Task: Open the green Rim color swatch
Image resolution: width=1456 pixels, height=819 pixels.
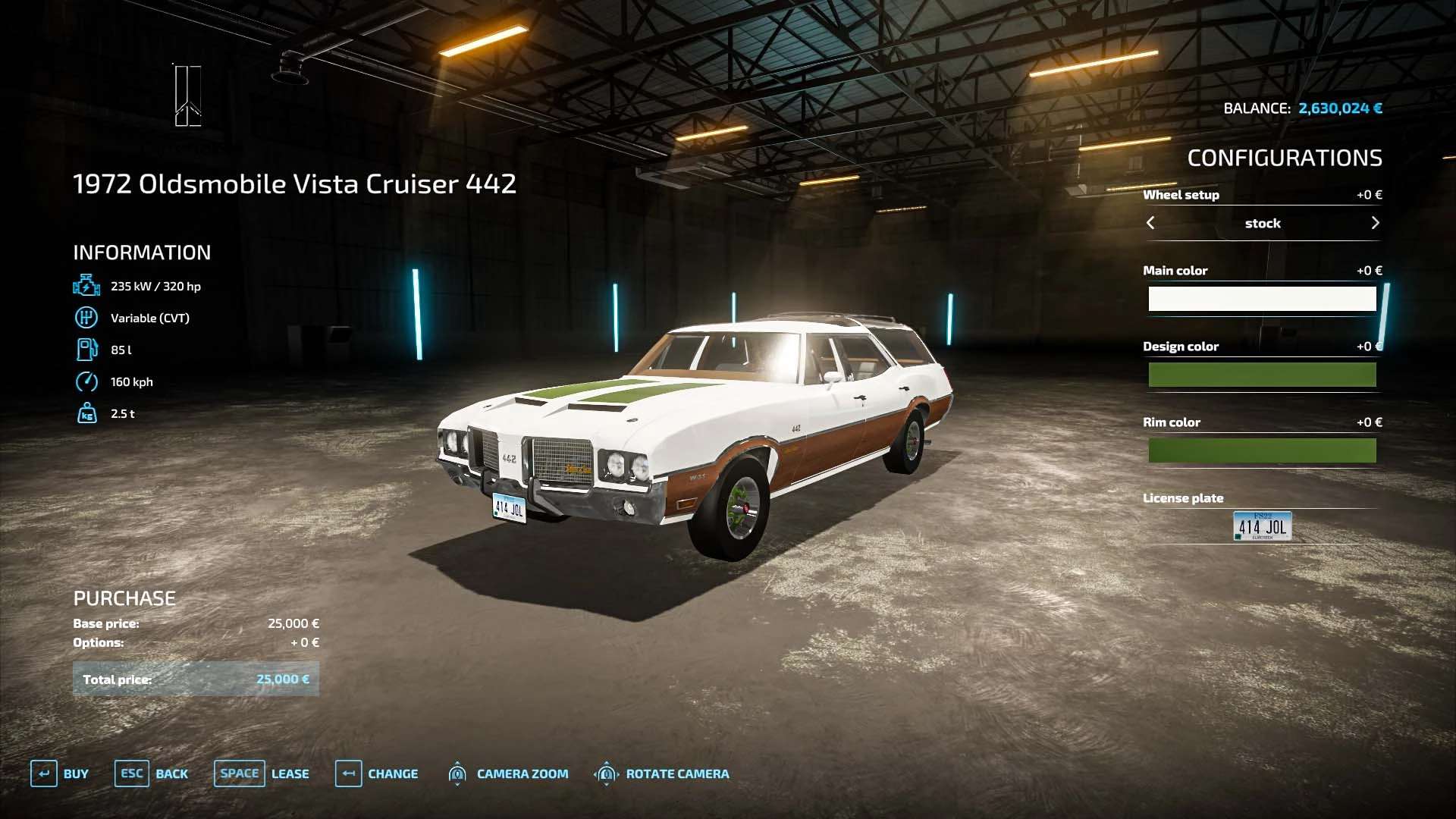Action: click(x=1262, y=450)
